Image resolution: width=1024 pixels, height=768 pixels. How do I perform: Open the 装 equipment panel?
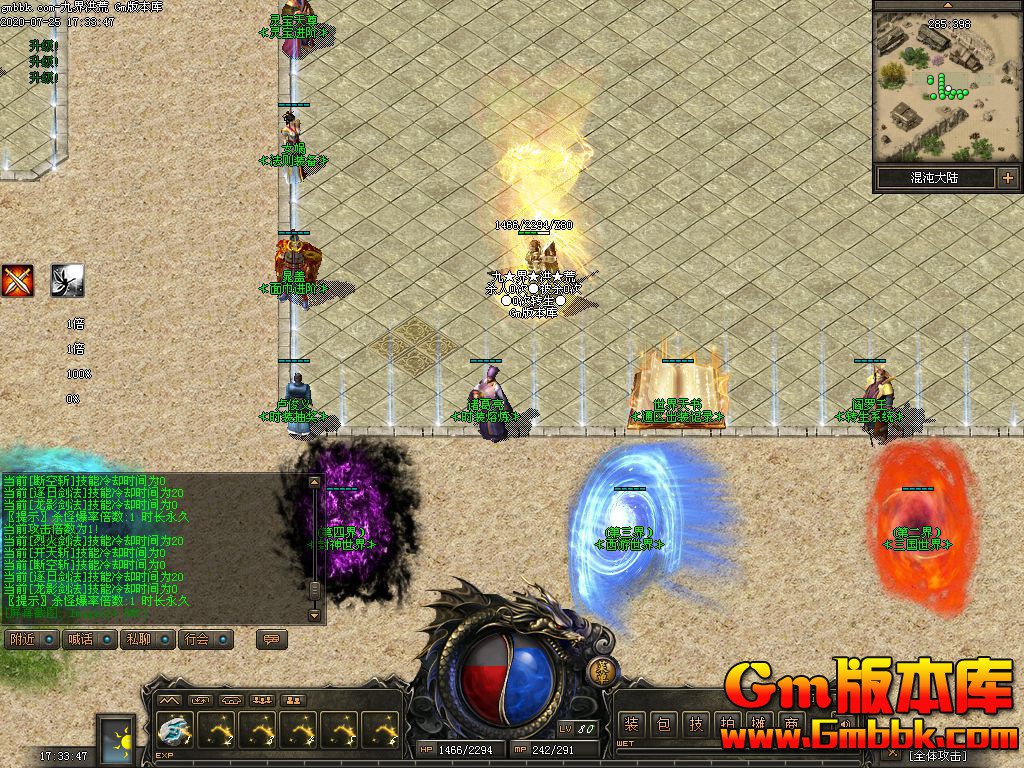pyautogui.click(x=630, y=724)
